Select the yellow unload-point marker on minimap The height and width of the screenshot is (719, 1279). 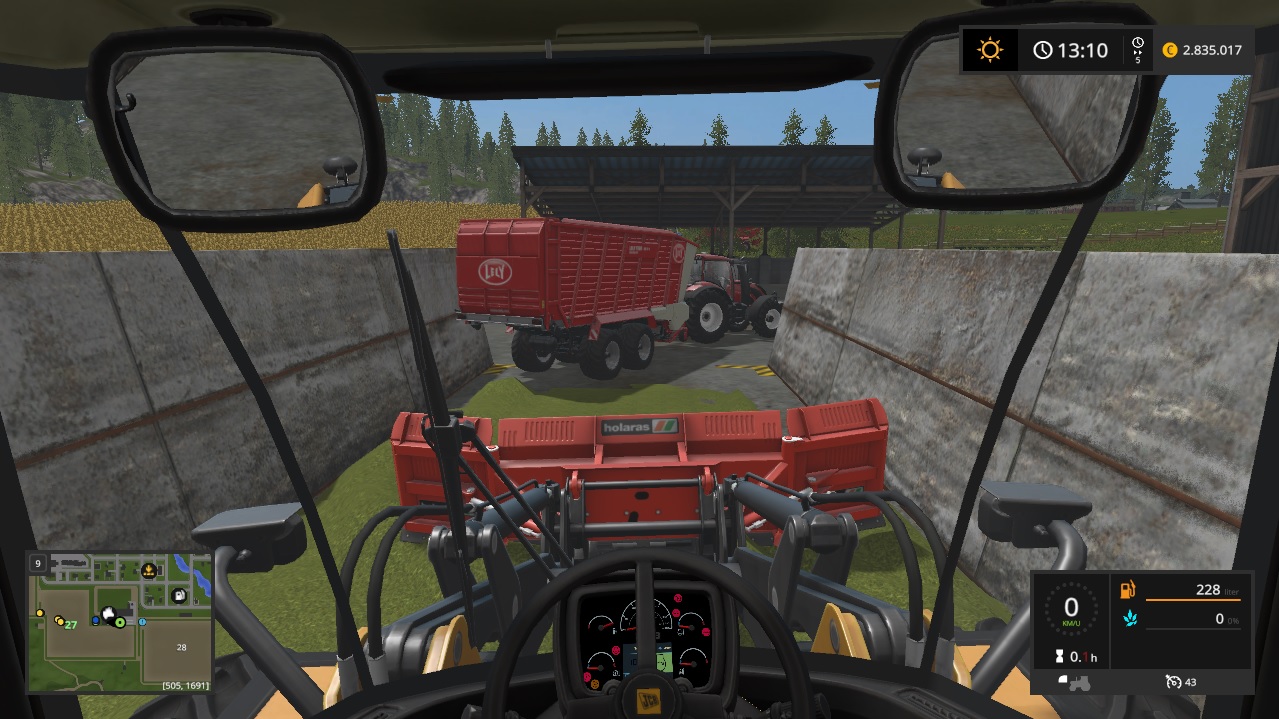(149, 570)
